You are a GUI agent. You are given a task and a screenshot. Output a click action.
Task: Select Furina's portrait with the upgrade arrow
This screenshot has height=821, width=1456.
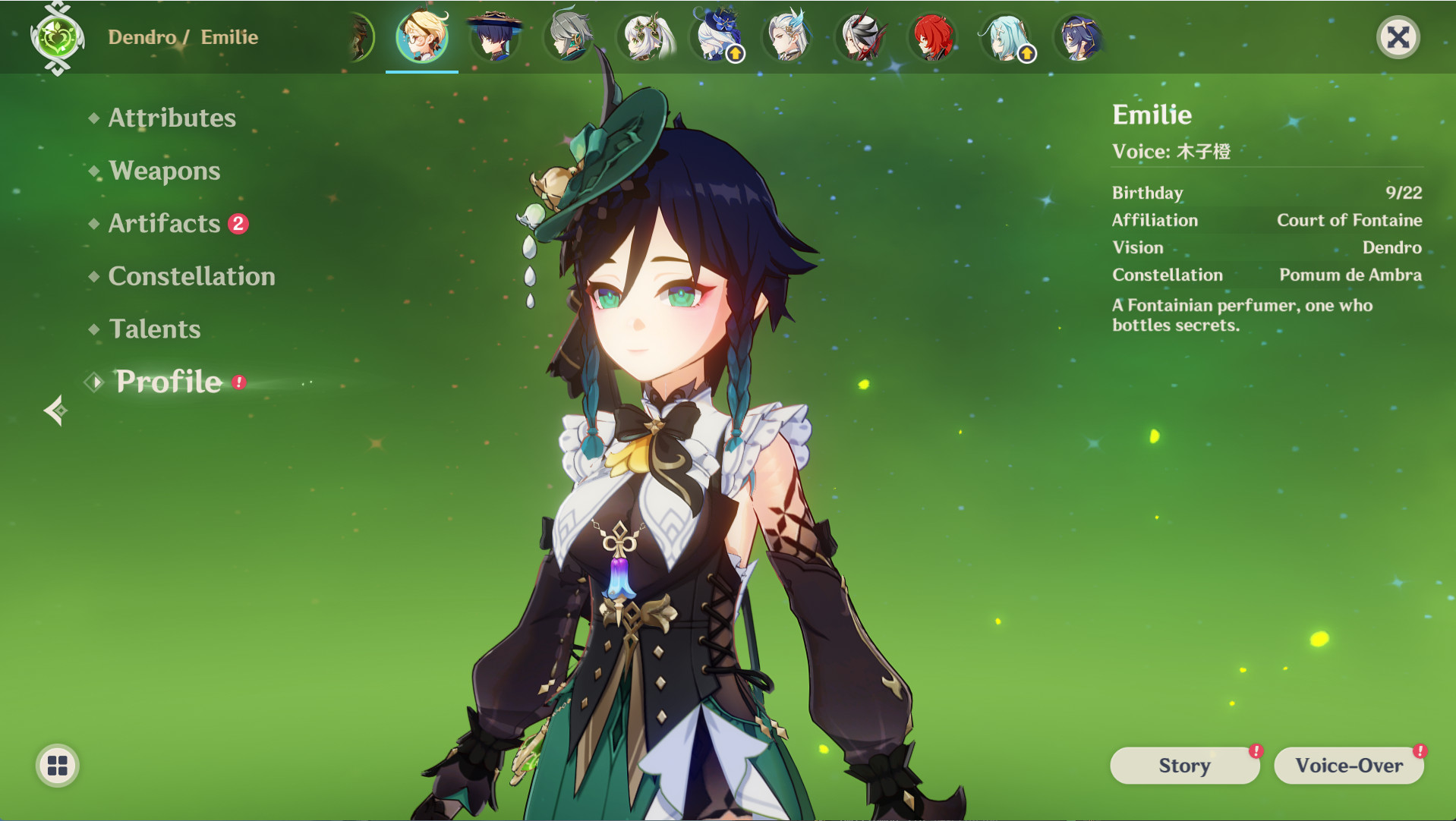click(716, 36)
